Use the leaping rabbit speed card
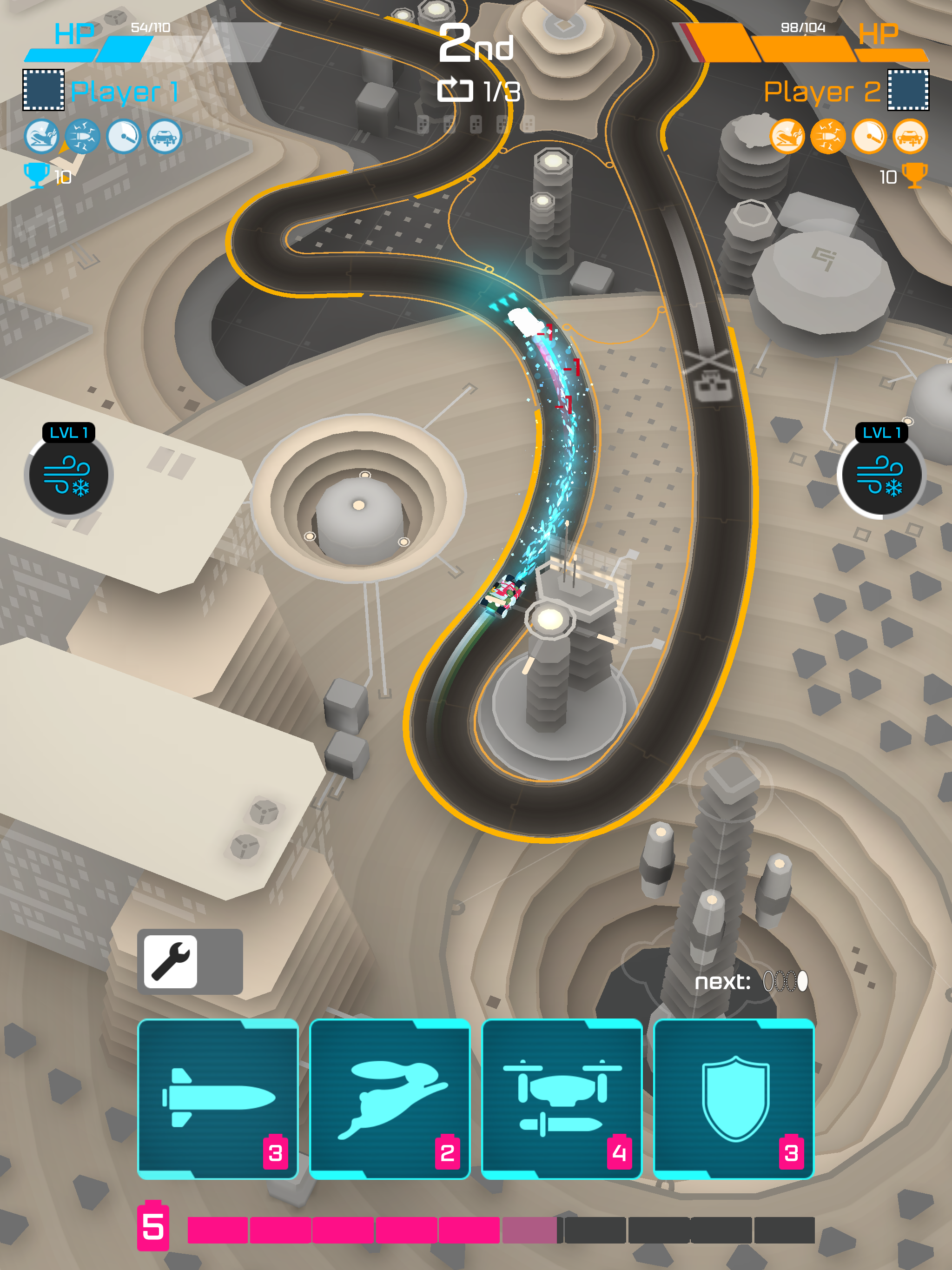 coord(390,1099)
